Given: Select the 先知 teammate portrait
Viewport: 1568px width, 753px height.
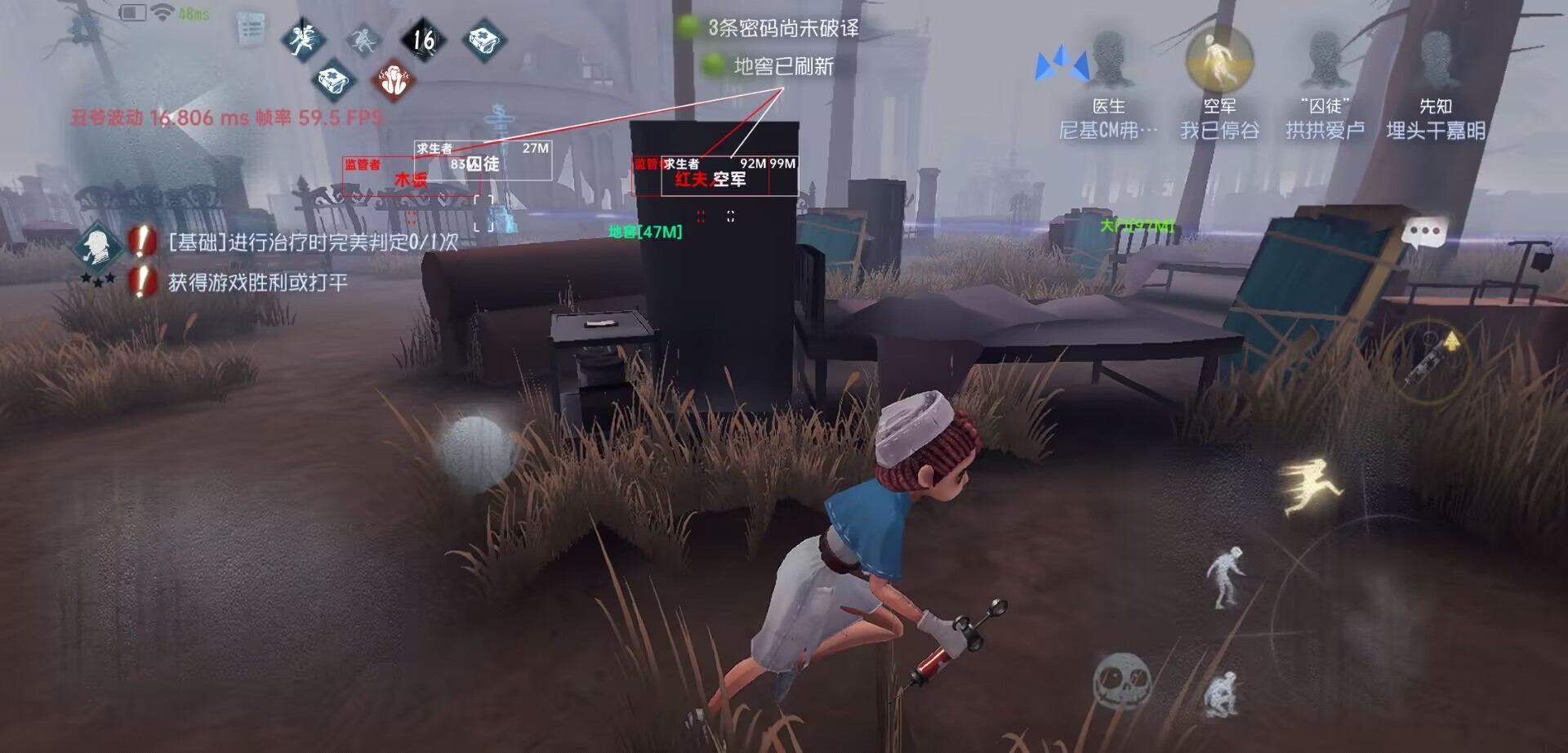Looking at the screenshot, I should tap(1435, 60).
